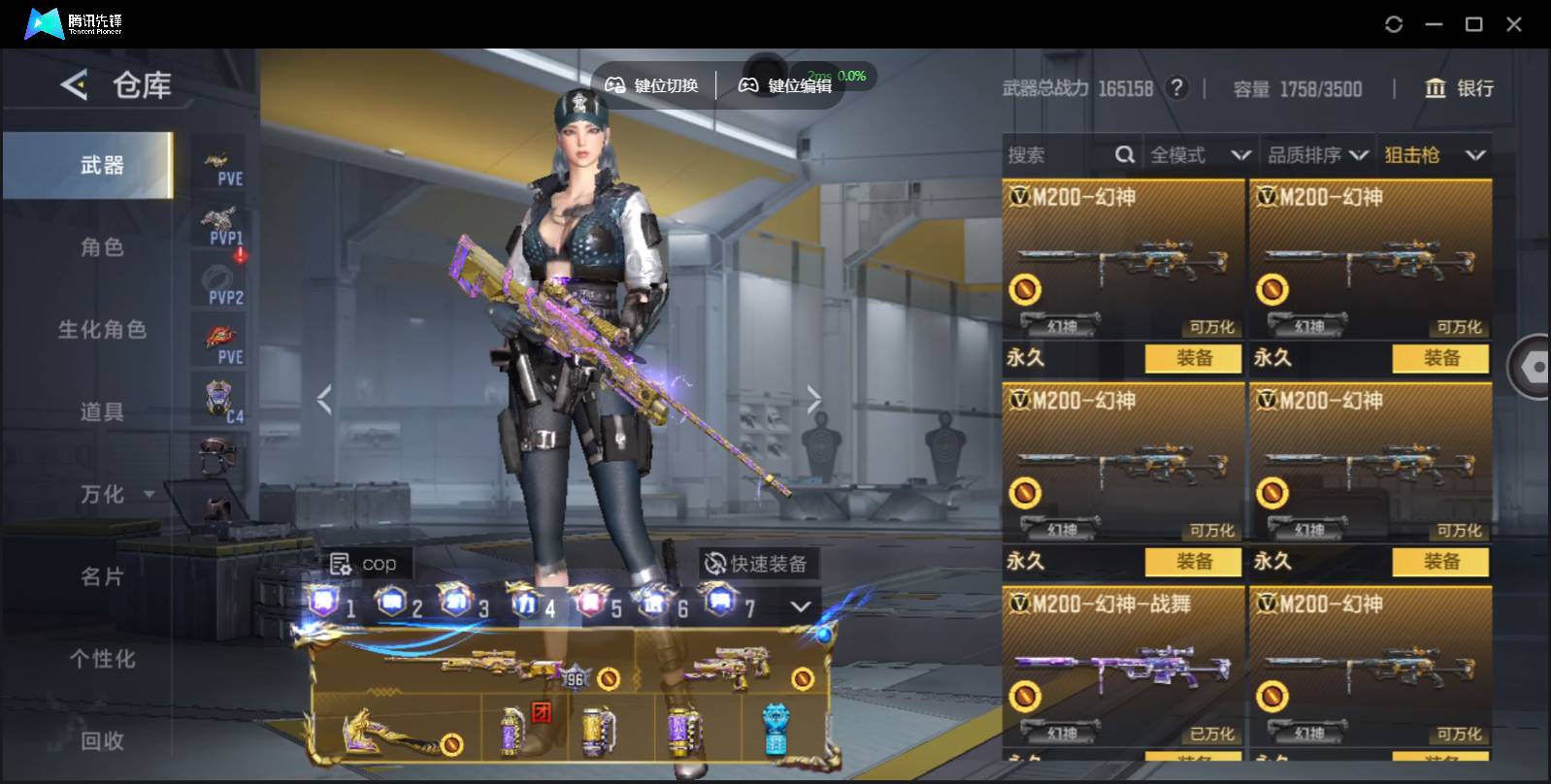Open the 回收 section
Image resolution: width=1551 pixels, height=784 pixels.
coord(102,741)
